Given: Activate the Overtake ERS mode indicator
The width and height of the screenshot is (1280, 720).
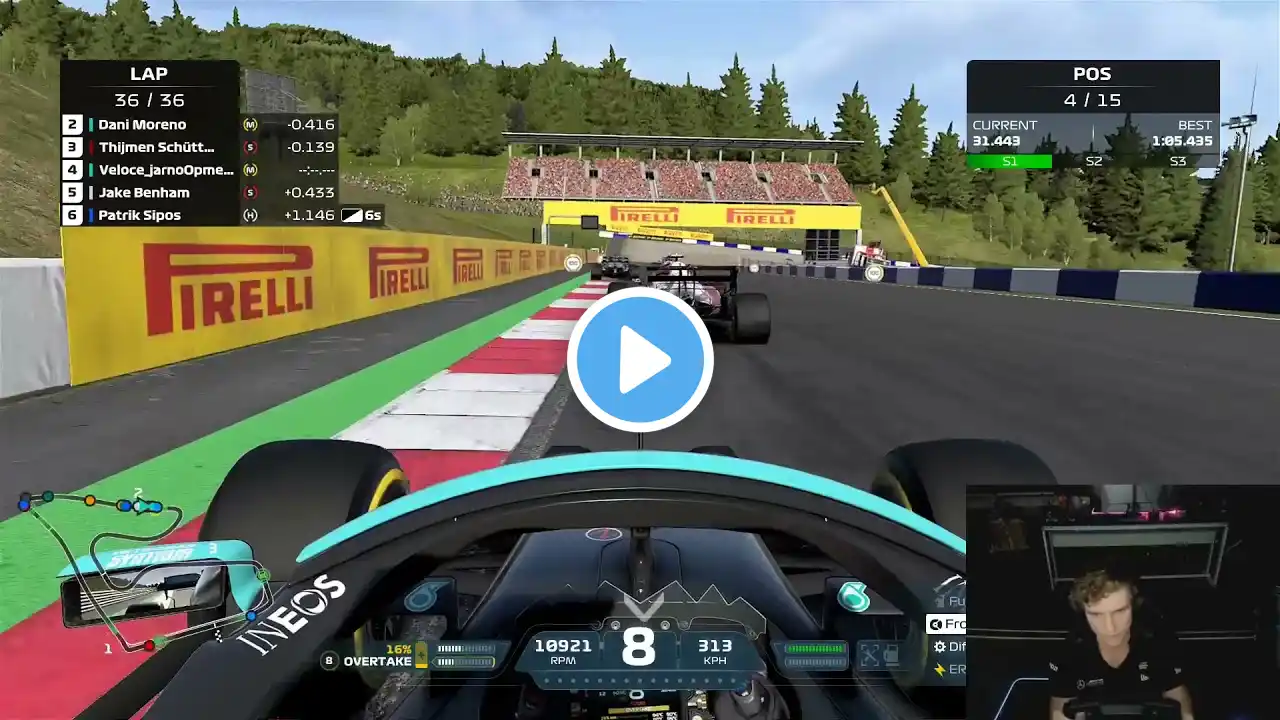Looking at the screenshot, I should [378, 661].
